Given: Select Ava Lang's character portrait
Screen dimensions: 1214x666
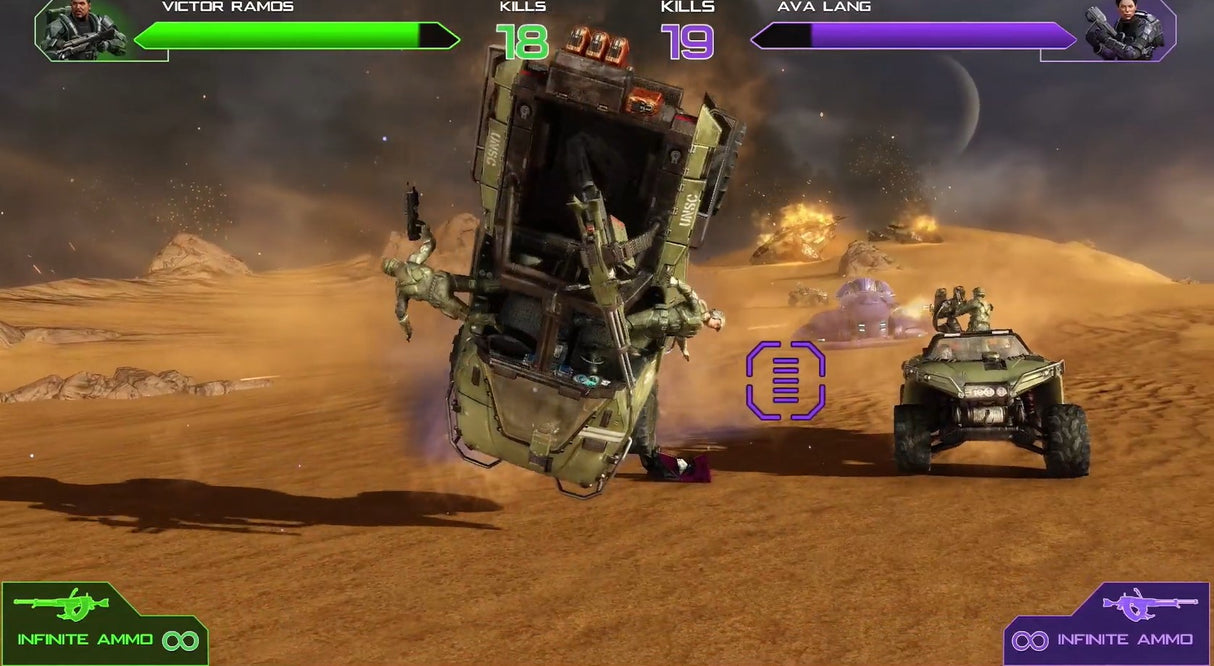Looking at the screenshot, I should (1124, 30).
